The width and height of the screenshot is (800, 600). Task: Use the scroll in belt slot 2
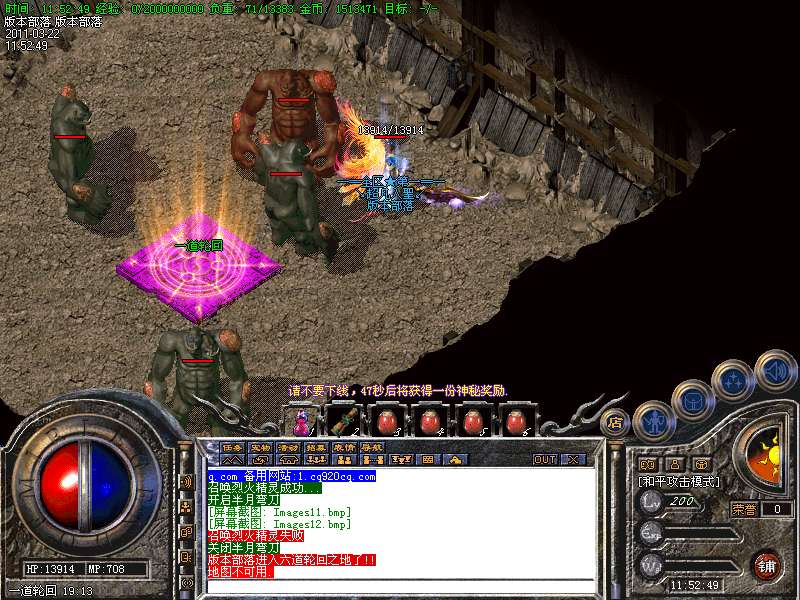(344, 420)
